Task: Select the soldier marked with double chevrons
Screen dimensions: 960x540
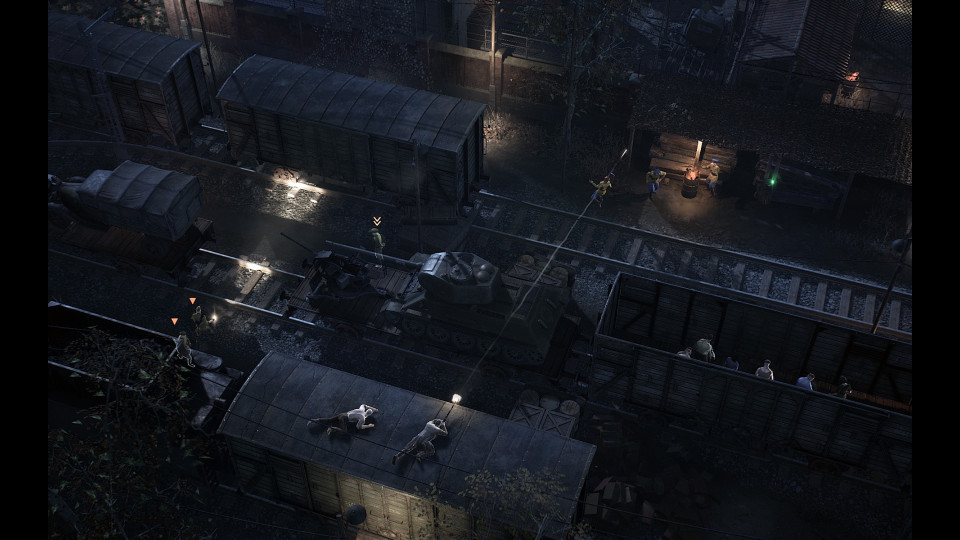Action: point(377,241)
